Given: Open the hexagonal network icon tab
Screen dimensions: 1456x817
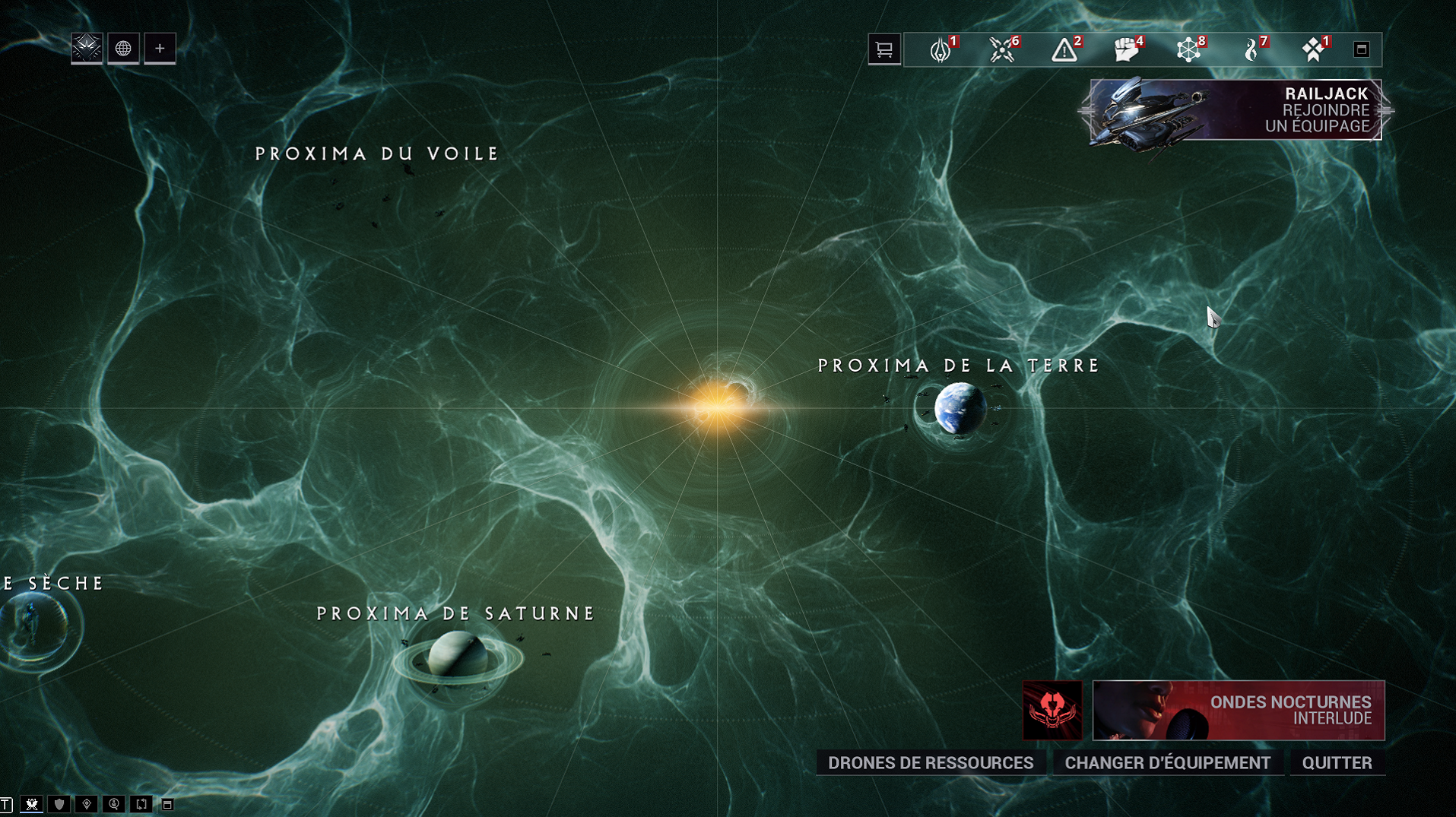Looking at the screenshot, I should [1188, 49].
